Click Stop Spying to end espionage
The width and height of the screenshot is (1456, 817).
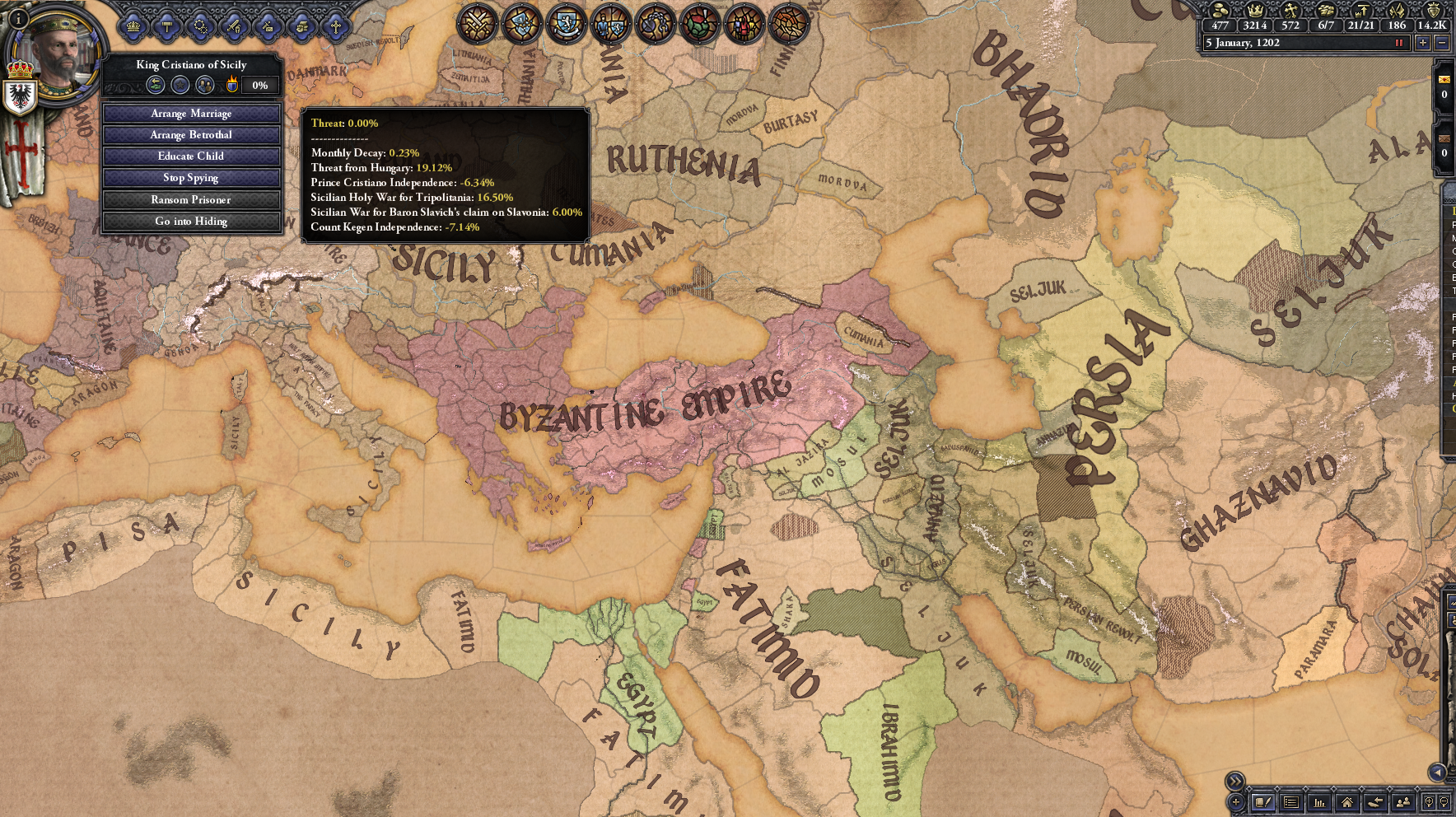coord(191,177)
